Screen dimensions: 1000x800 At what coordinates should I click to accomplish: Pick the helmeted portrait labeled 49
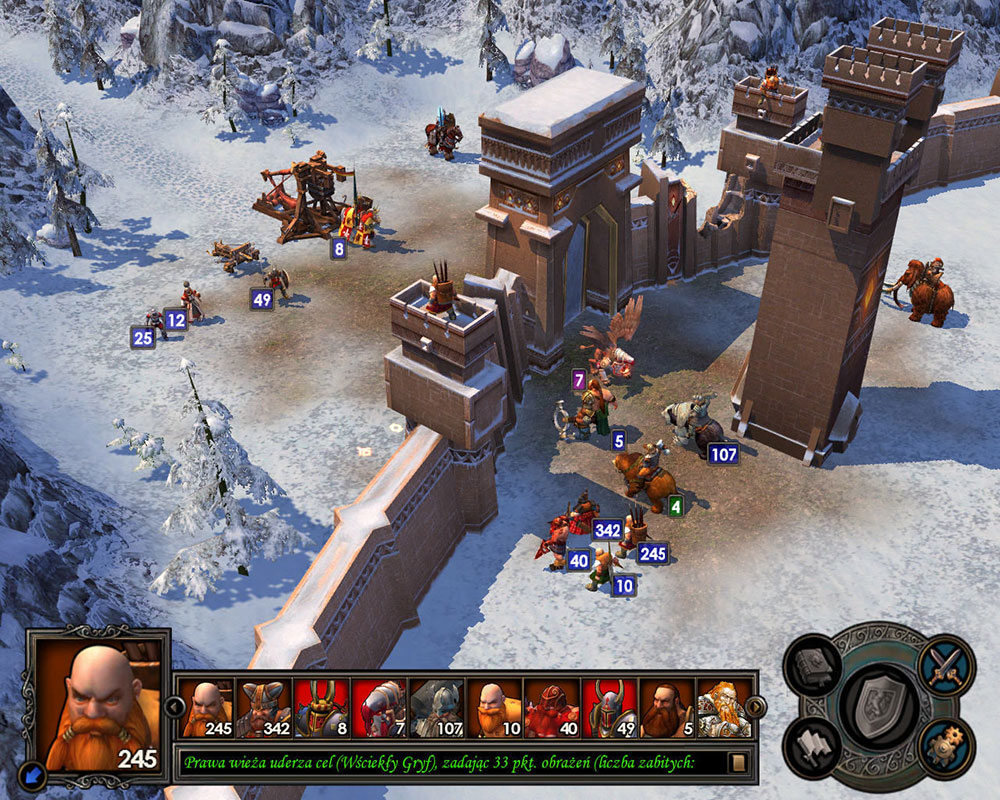point(610,708)
